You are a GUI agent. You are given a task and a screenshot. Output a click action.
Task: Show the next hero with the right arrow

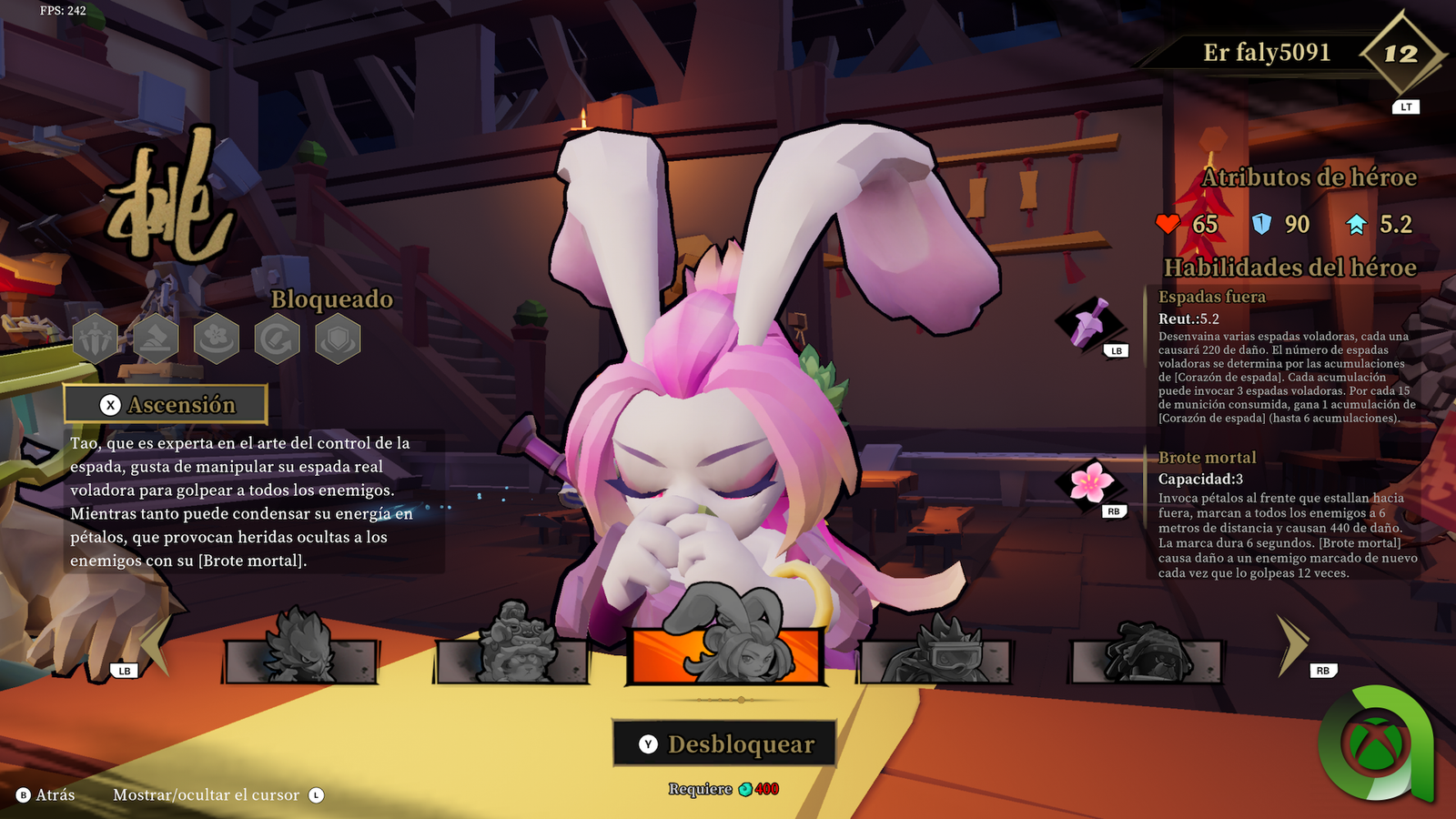pos(1292,644)
